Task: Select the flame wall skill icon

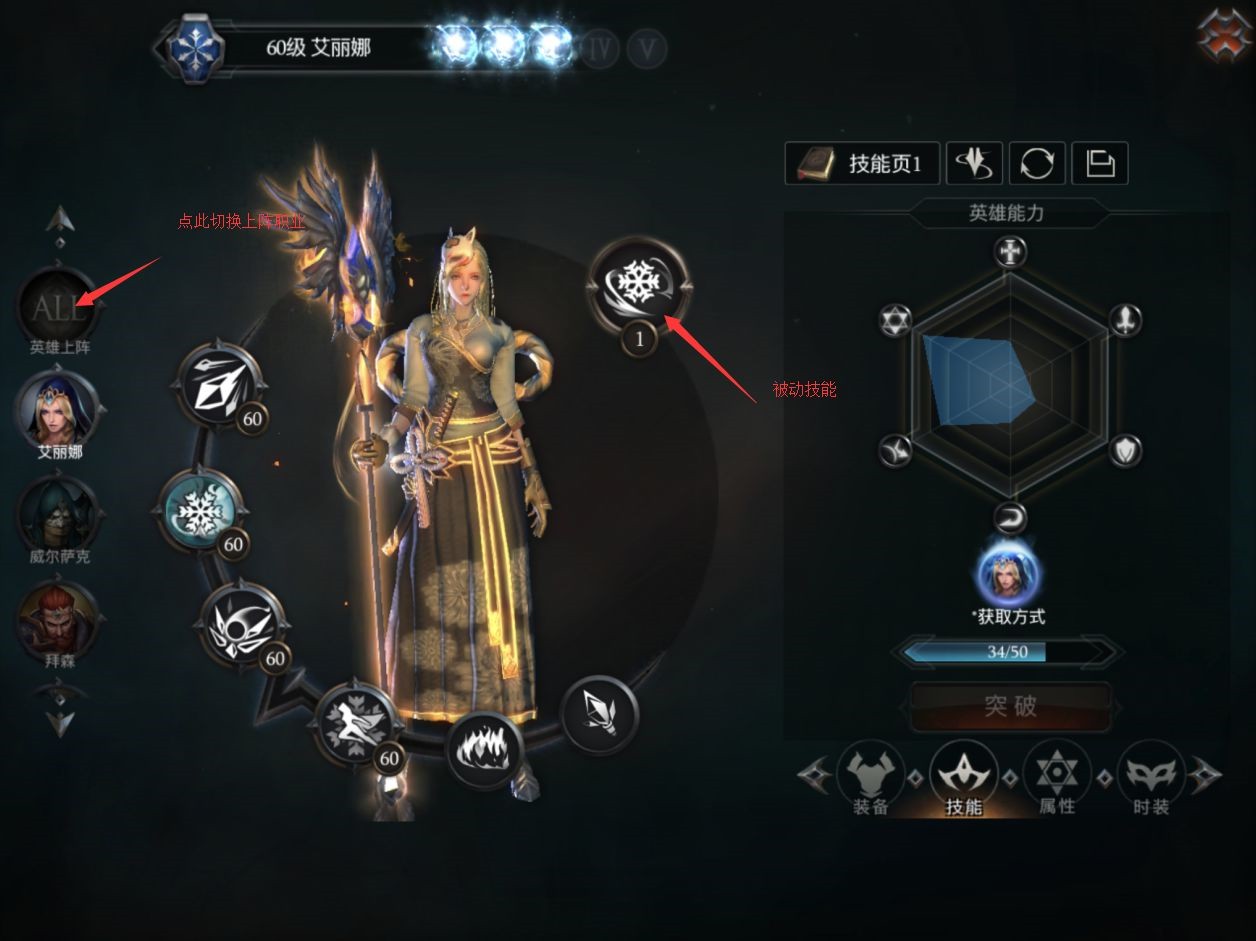Action: 485,750
